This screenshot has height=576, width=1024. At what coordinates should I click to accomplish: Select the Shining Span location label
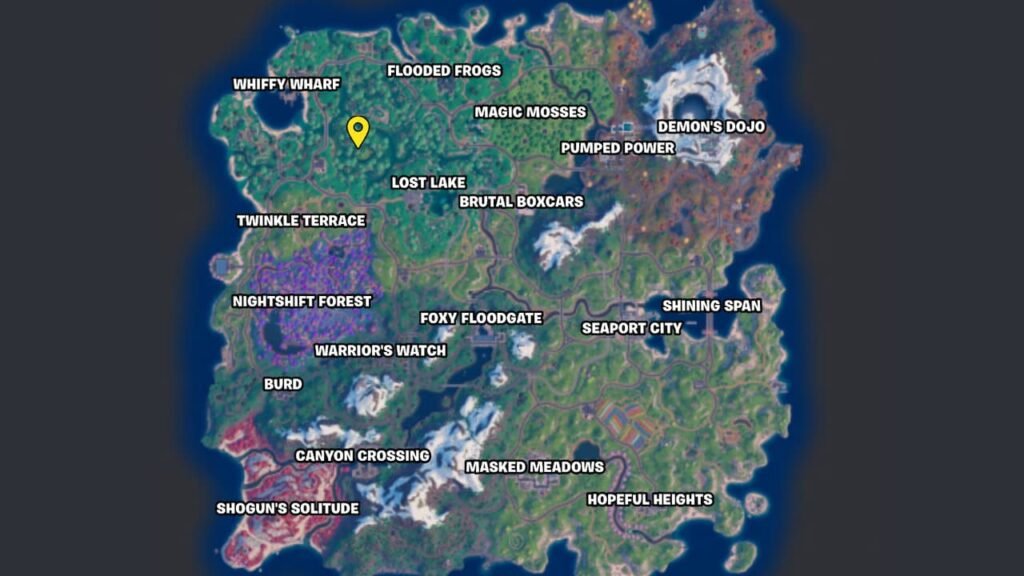tap(712, 306)
